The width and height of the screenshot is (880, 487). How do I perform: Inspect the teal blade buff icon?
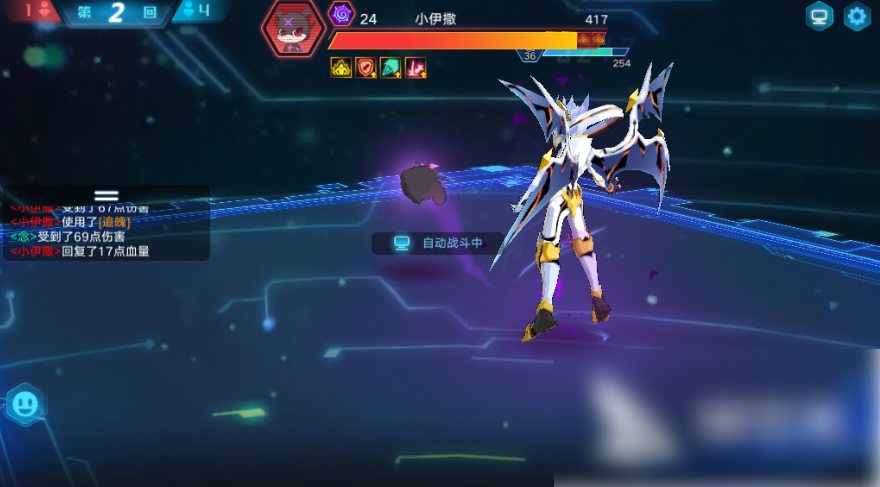(x=391, y=68)
